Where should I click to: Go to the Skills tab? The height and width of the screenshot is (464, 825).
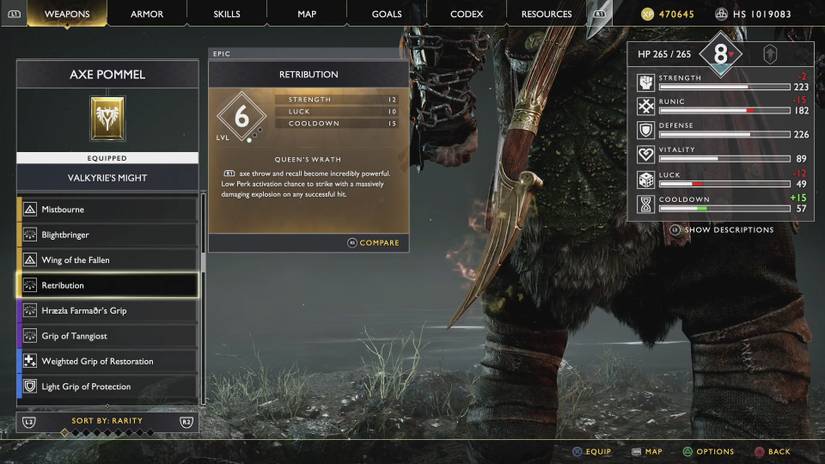[227, 14]
